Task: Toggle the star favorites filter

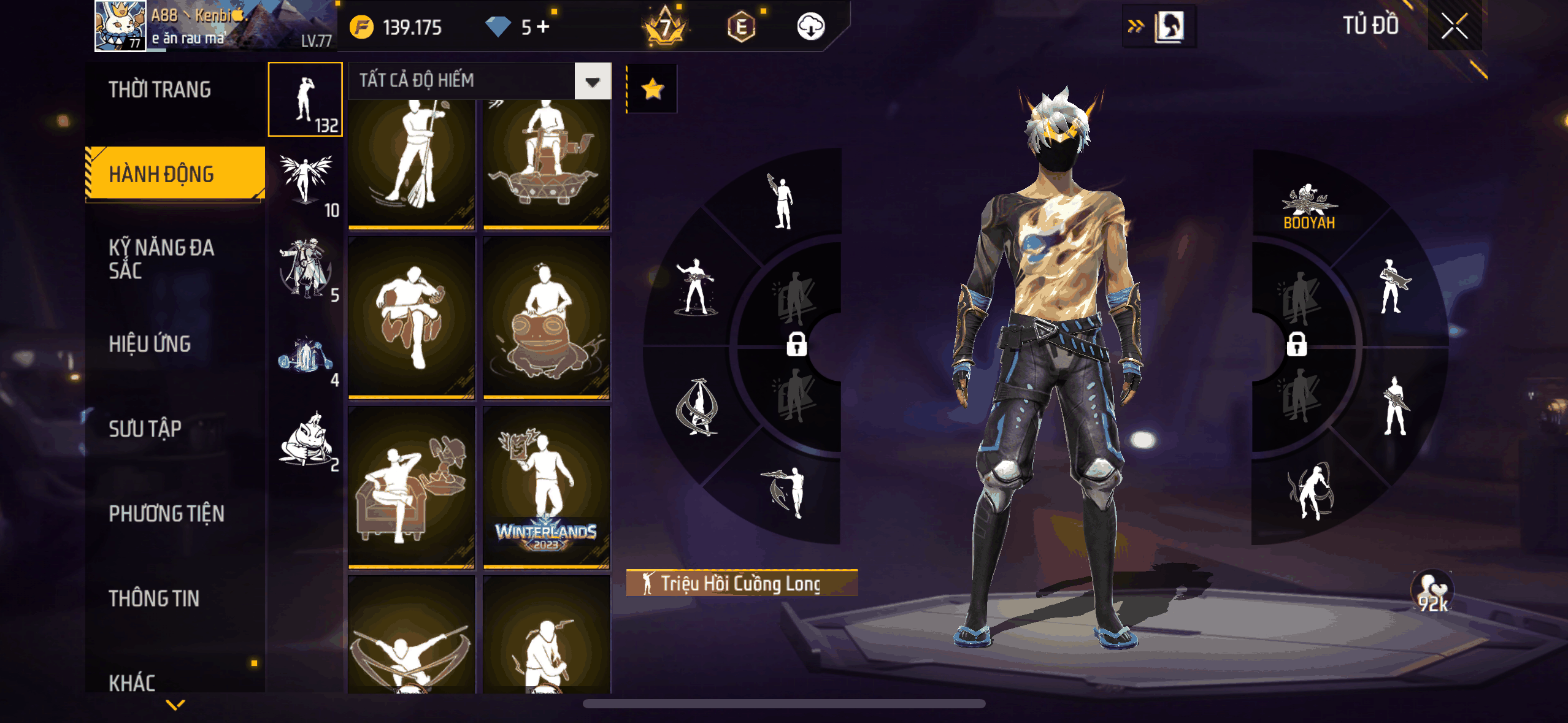Action: point(652,90)
